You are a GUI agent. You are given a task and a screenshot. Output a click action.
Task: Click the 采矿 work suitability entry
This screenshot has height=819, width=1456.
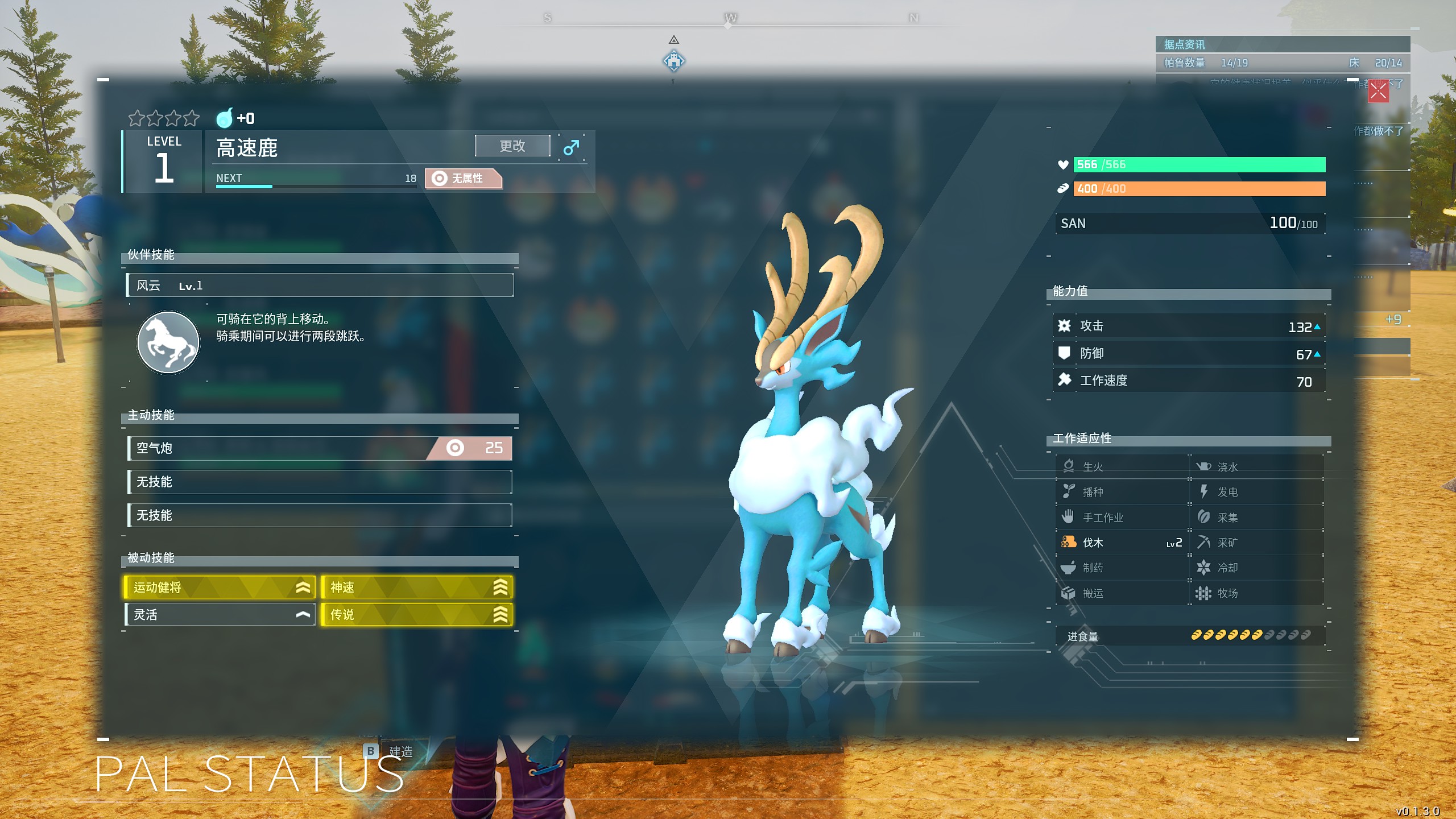click(1256, 543)
